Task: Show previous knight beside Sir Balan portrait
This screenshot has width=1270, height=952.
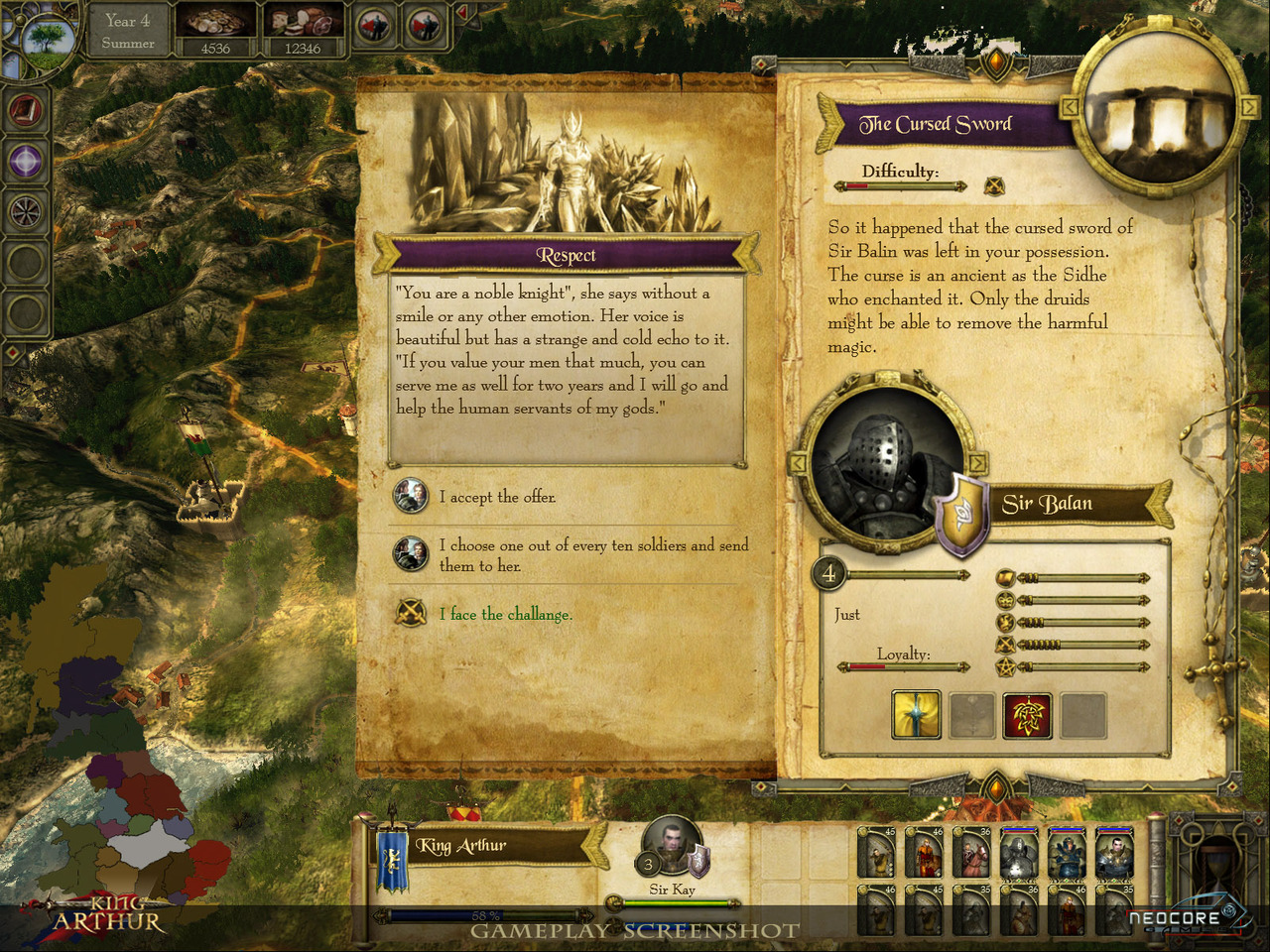Action: coord(797,463)
